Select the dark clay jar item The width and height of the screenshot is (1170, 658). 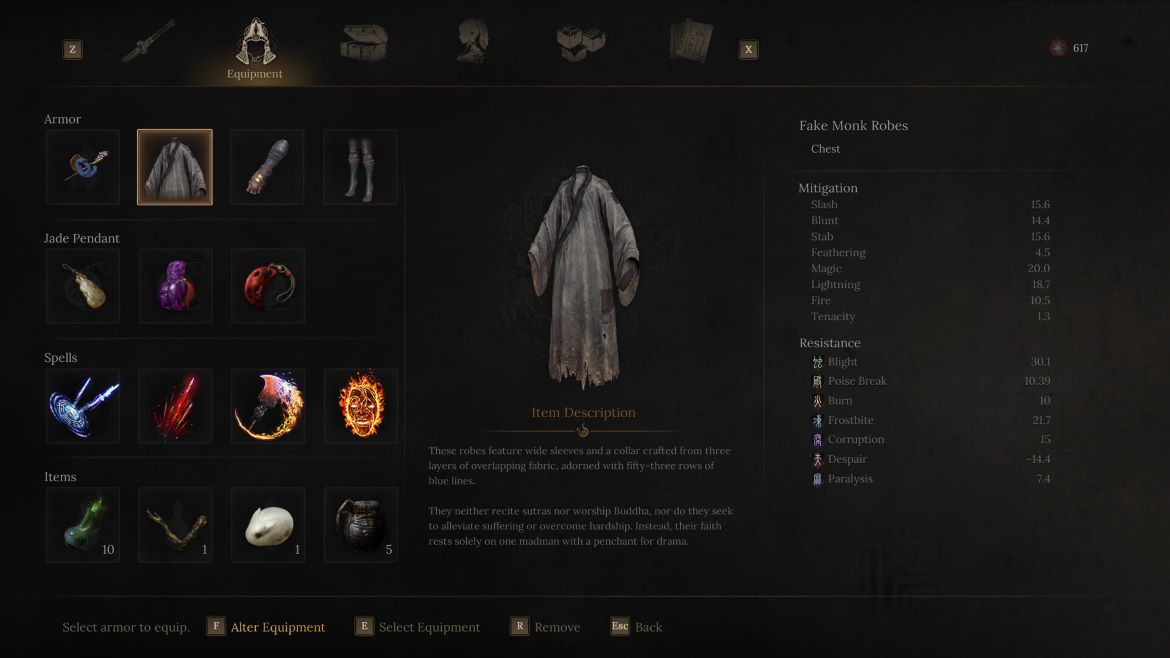(361, 525)
